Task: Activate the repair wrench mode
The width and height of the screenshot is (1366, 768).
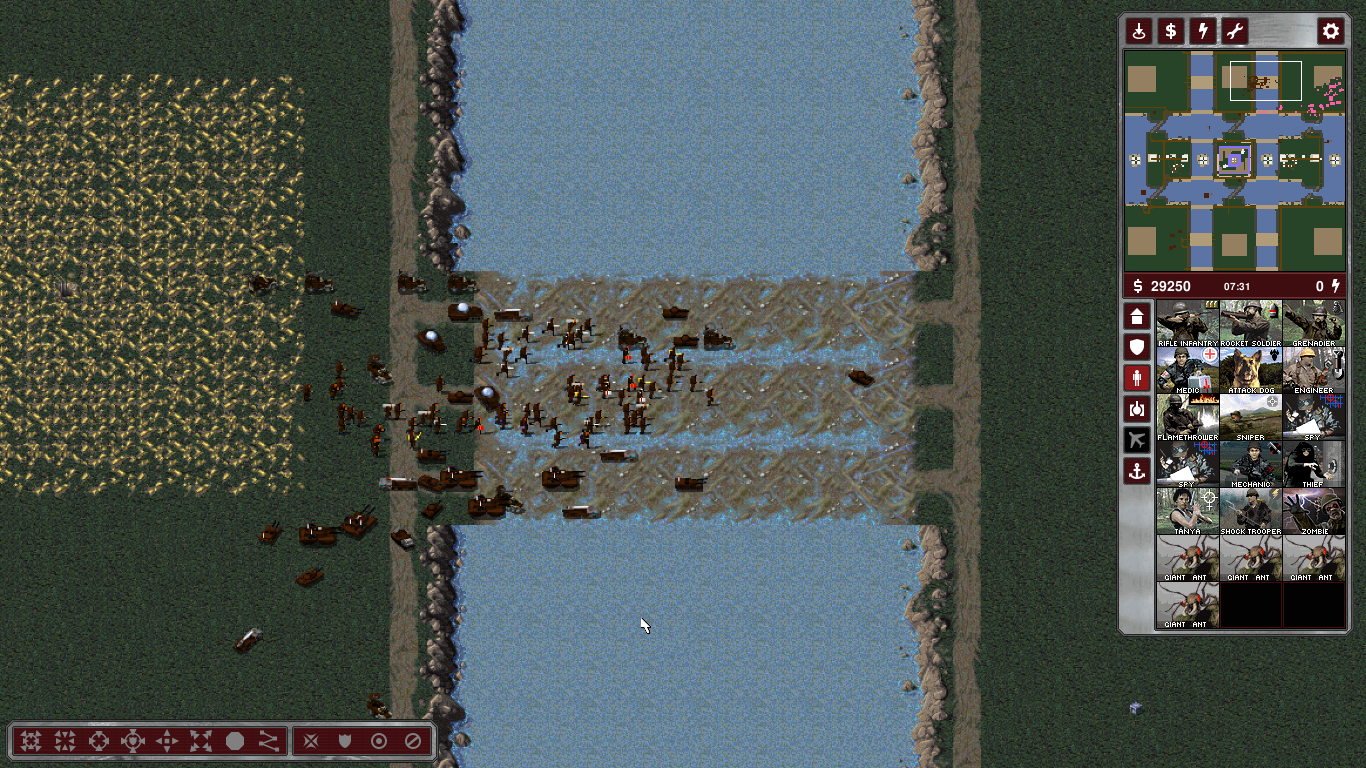Action: (1234, 31)
